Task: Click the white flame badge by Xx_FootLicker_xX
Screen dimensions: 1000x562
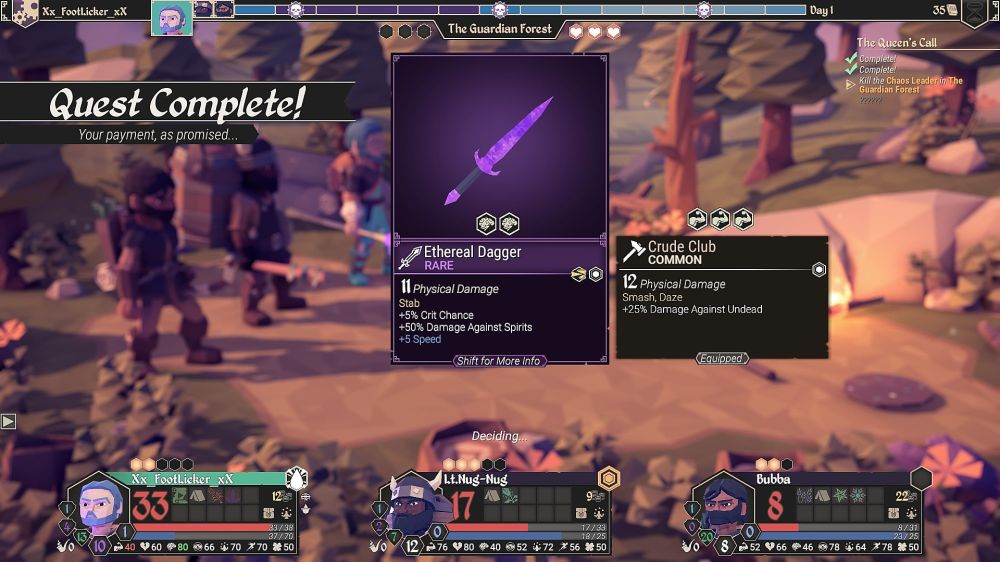Action: pos(296,479)
